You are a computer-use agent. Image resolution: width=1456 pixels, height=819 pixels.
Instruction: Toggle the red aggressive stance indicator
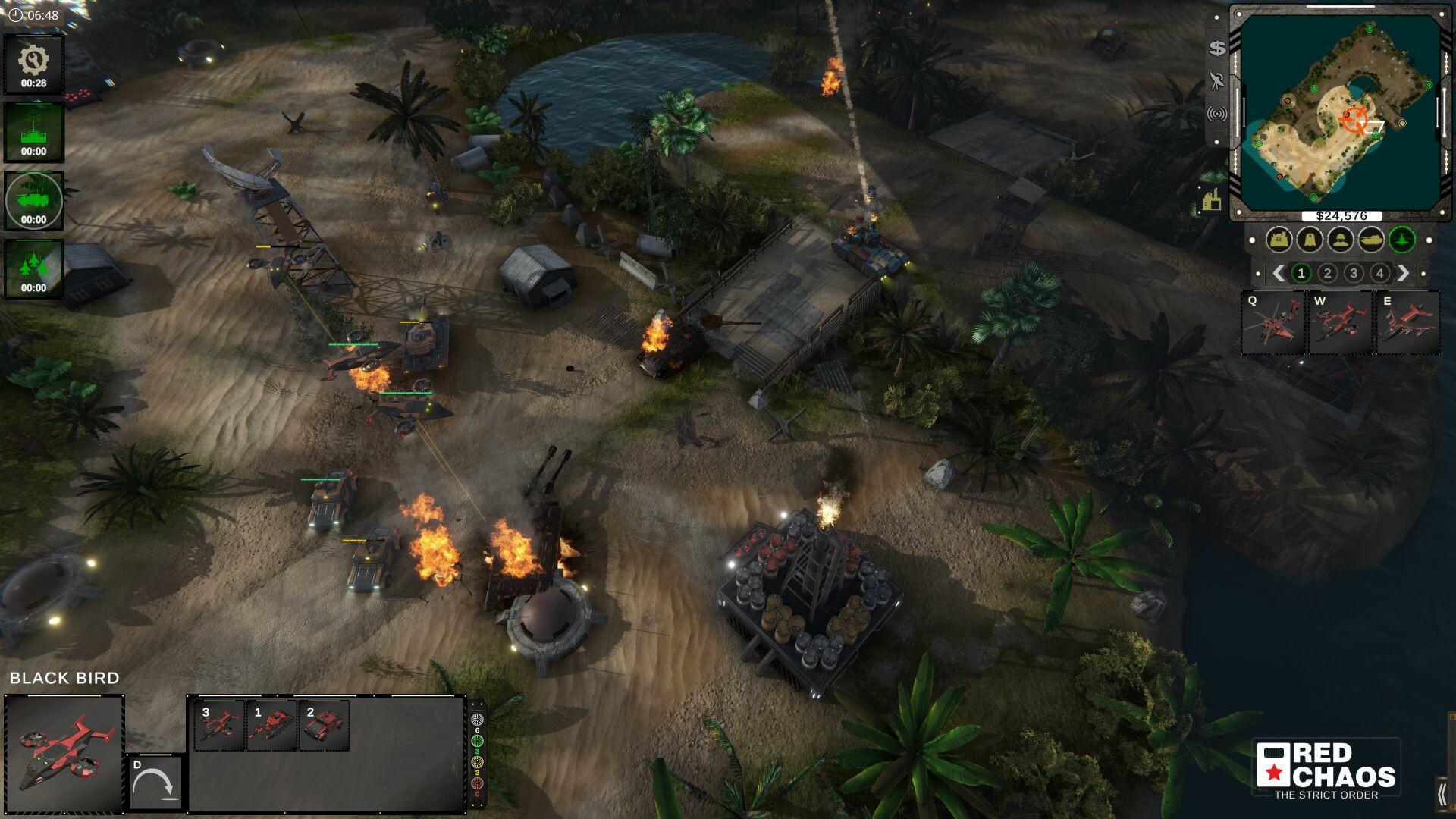coord(478,783)
